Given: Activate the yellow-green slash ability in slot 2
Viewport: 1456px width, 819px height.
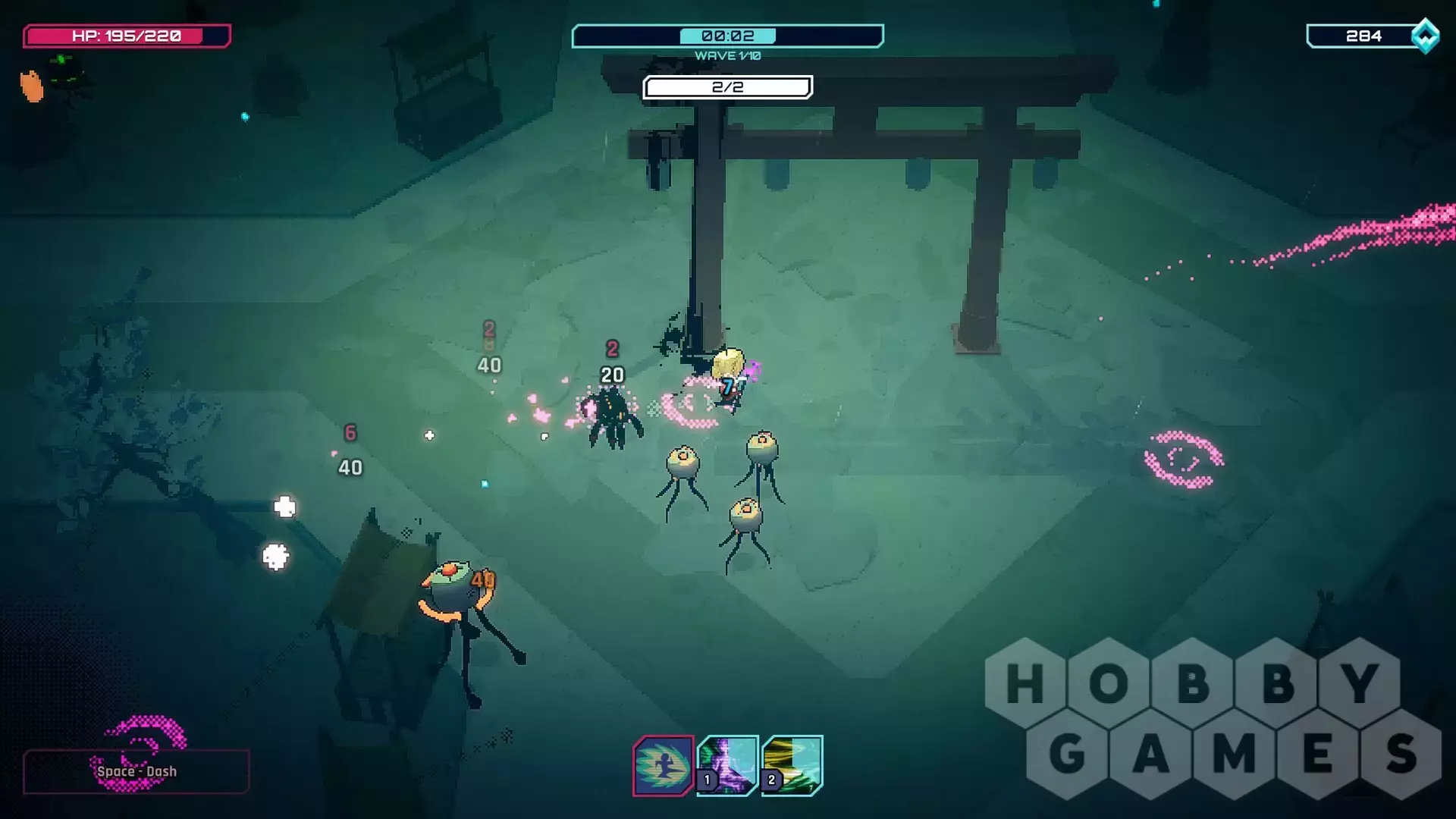Looking at the screenshot, I should (x=792, y=764).
